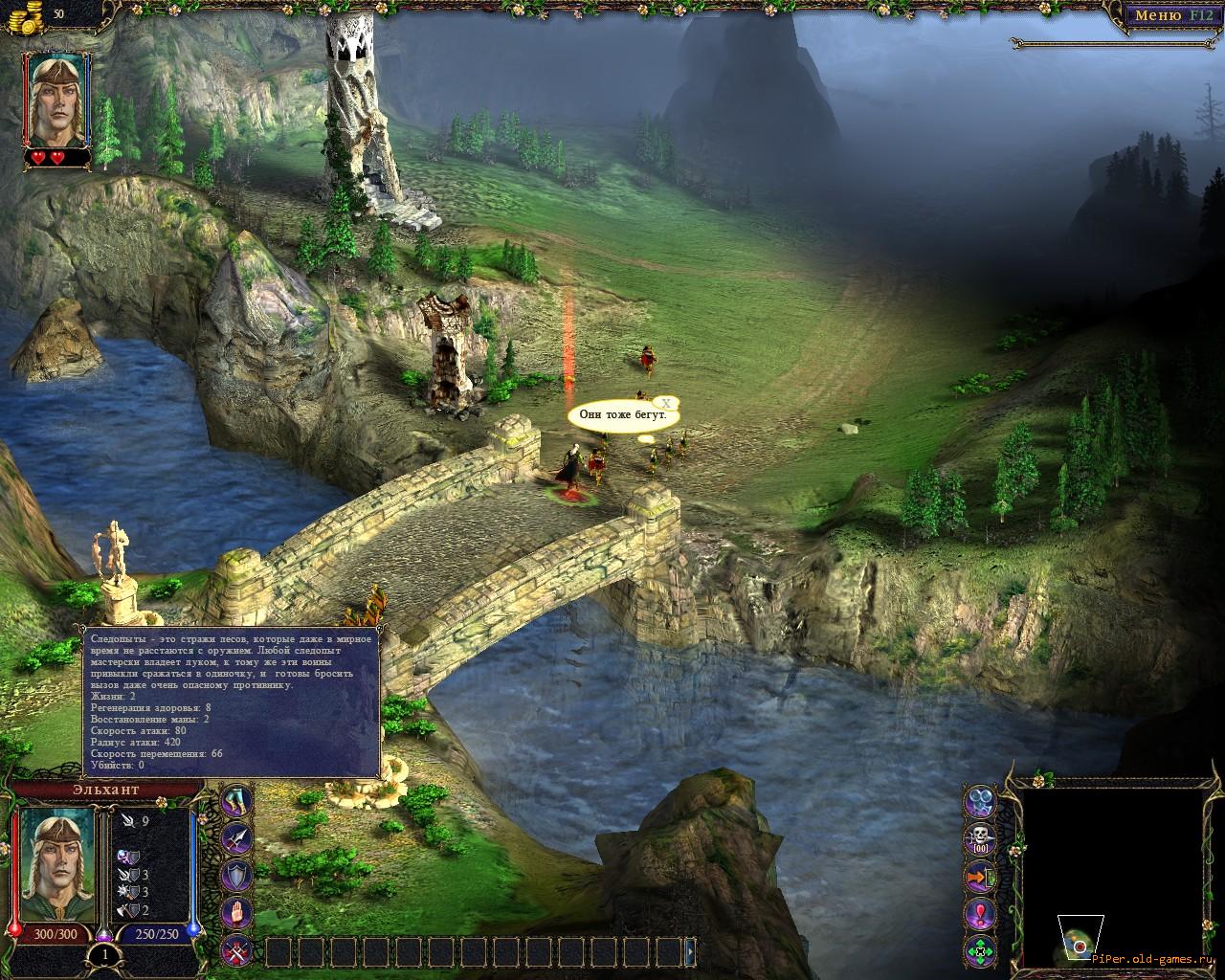Open the red exclamation alert button
The image size is (1225, 980).
tap(981, 913)
